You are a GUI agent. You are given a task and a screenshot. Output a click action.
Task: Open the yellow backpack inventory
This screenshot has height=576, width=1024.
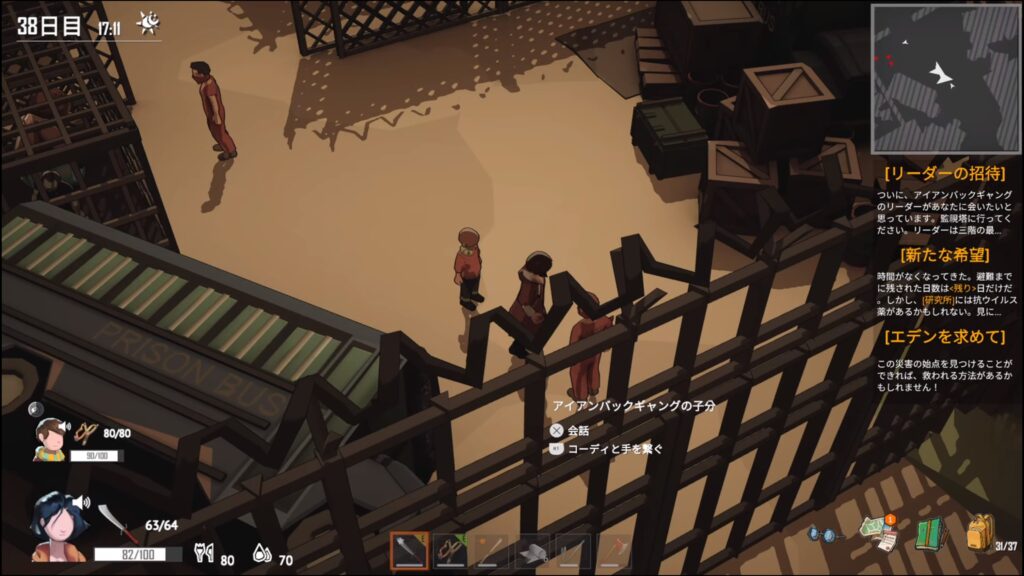tap(978, 533)
